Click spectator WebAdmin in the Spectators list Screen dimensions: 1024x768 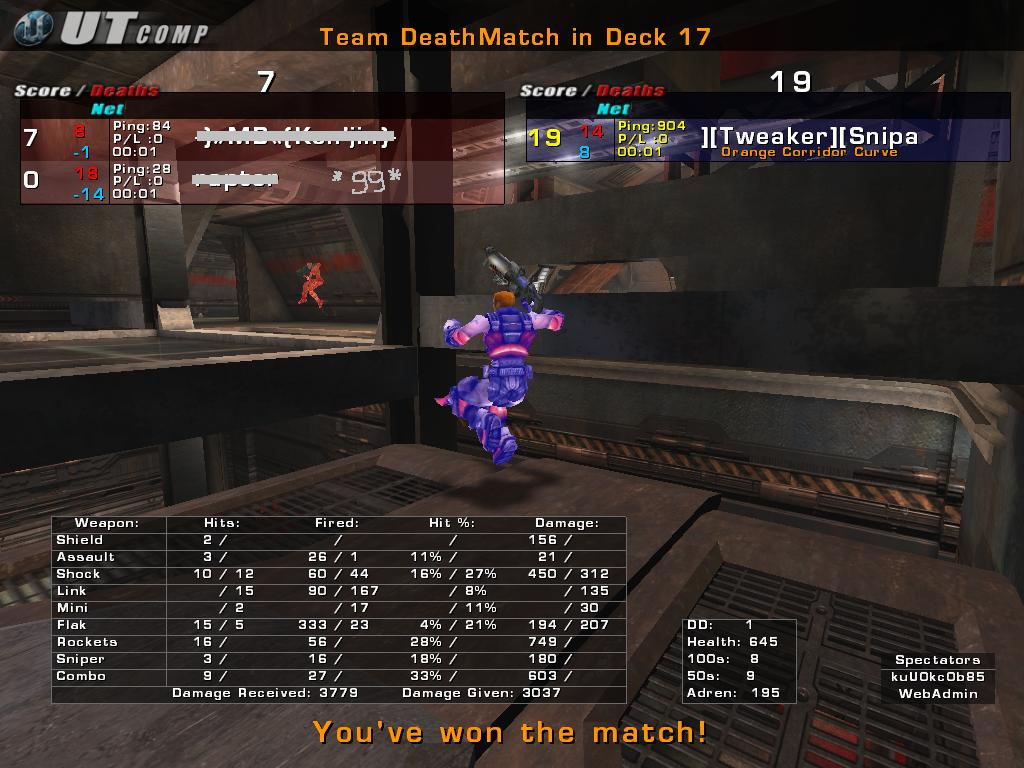(938, 693)
